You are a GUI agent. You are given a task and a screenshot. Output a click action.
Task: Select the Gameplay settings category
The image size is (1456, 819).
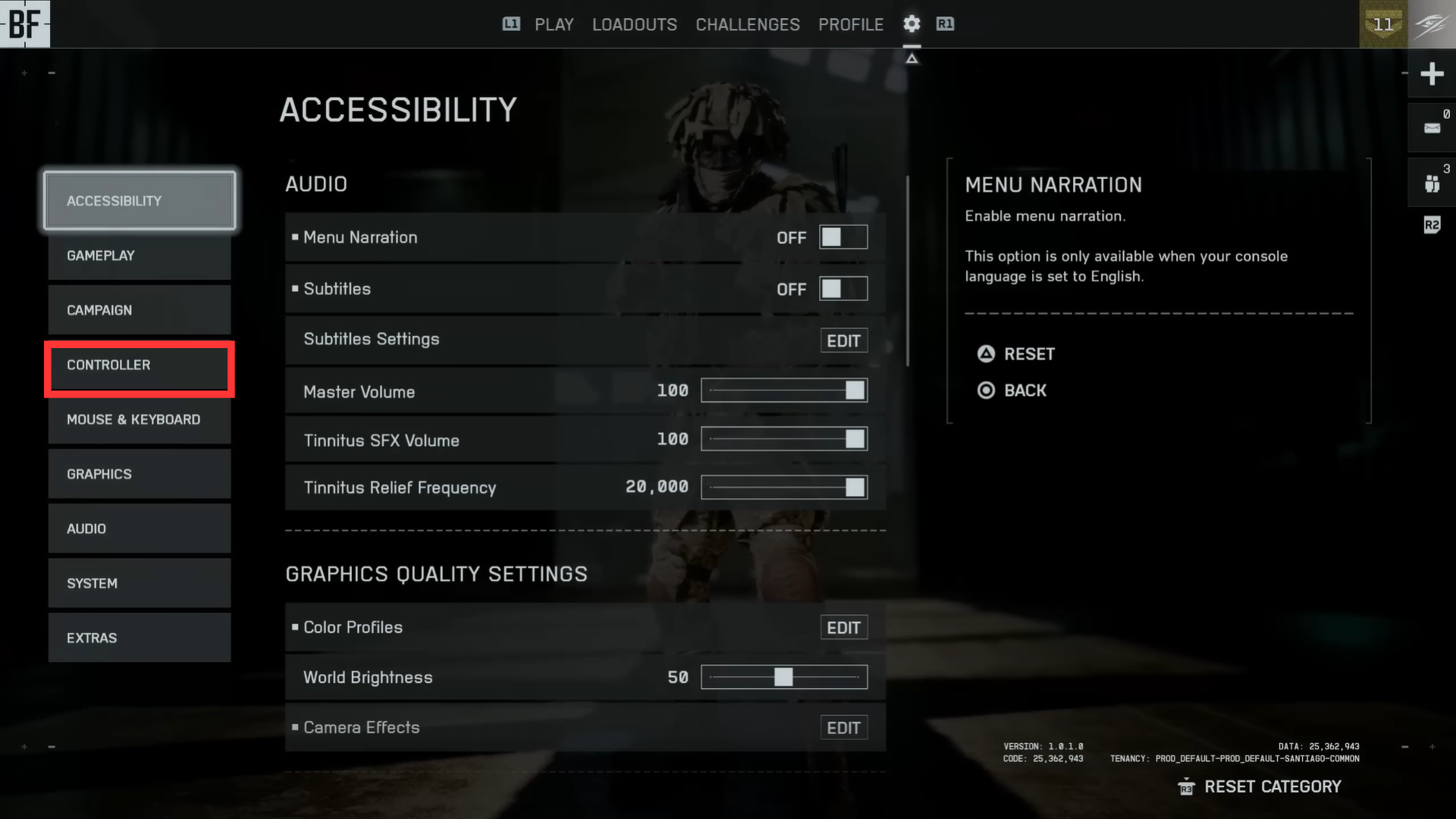140,256
